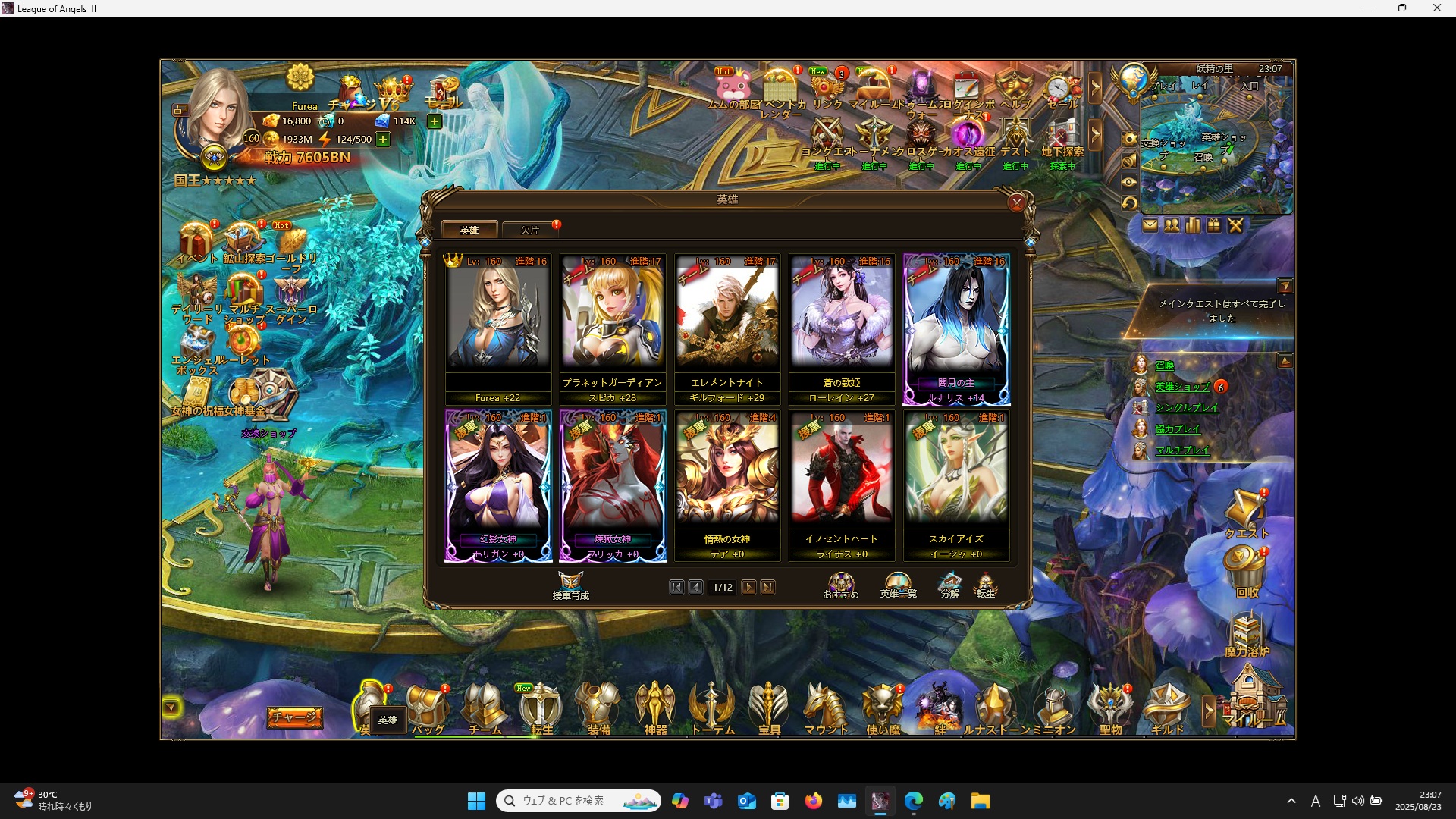Screen dimensions: 1456x819
Task: Select the 英雄 (hero) tab
Action: point(470,229)
